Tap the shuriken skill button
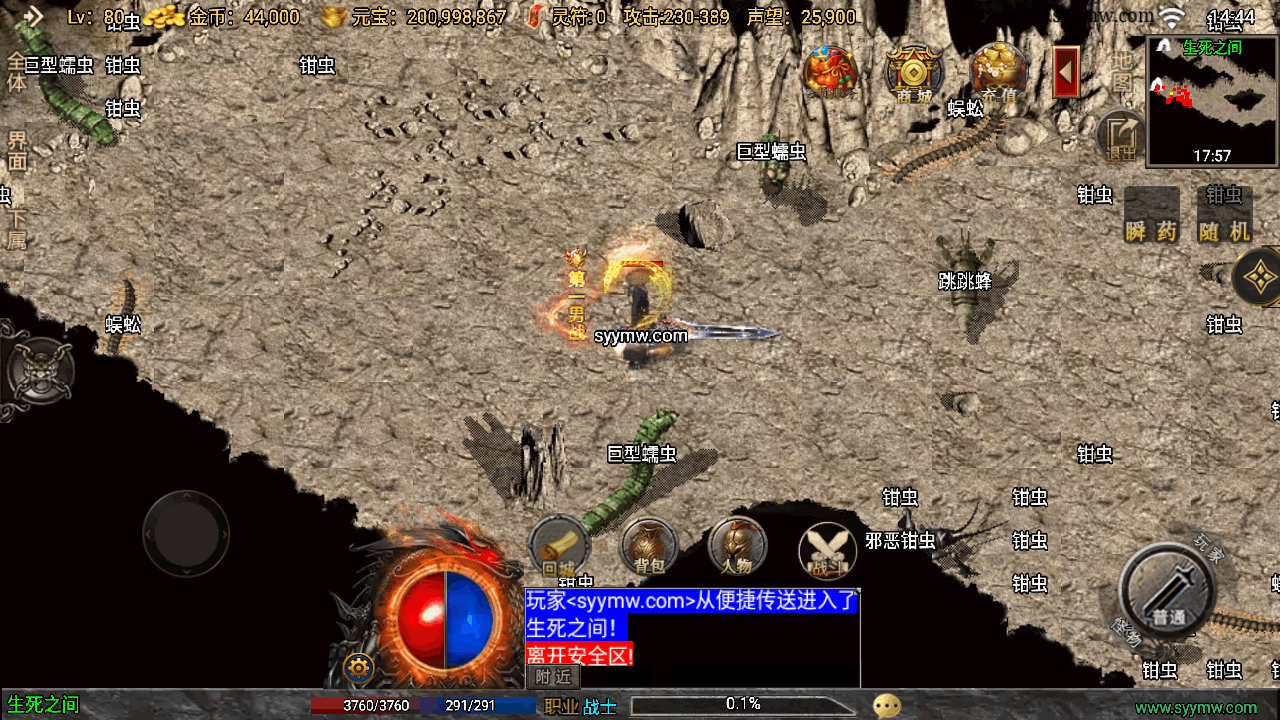 click(1258, 277)
